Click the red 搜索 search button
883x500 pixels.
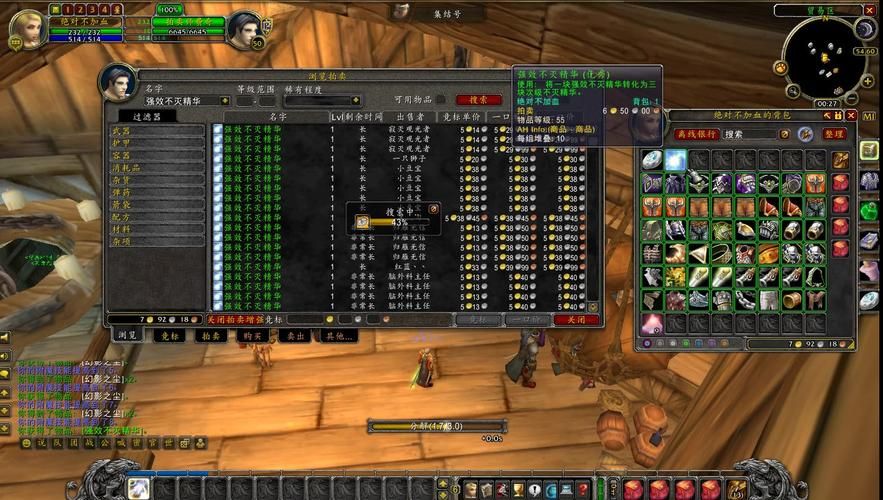point(479,100)
